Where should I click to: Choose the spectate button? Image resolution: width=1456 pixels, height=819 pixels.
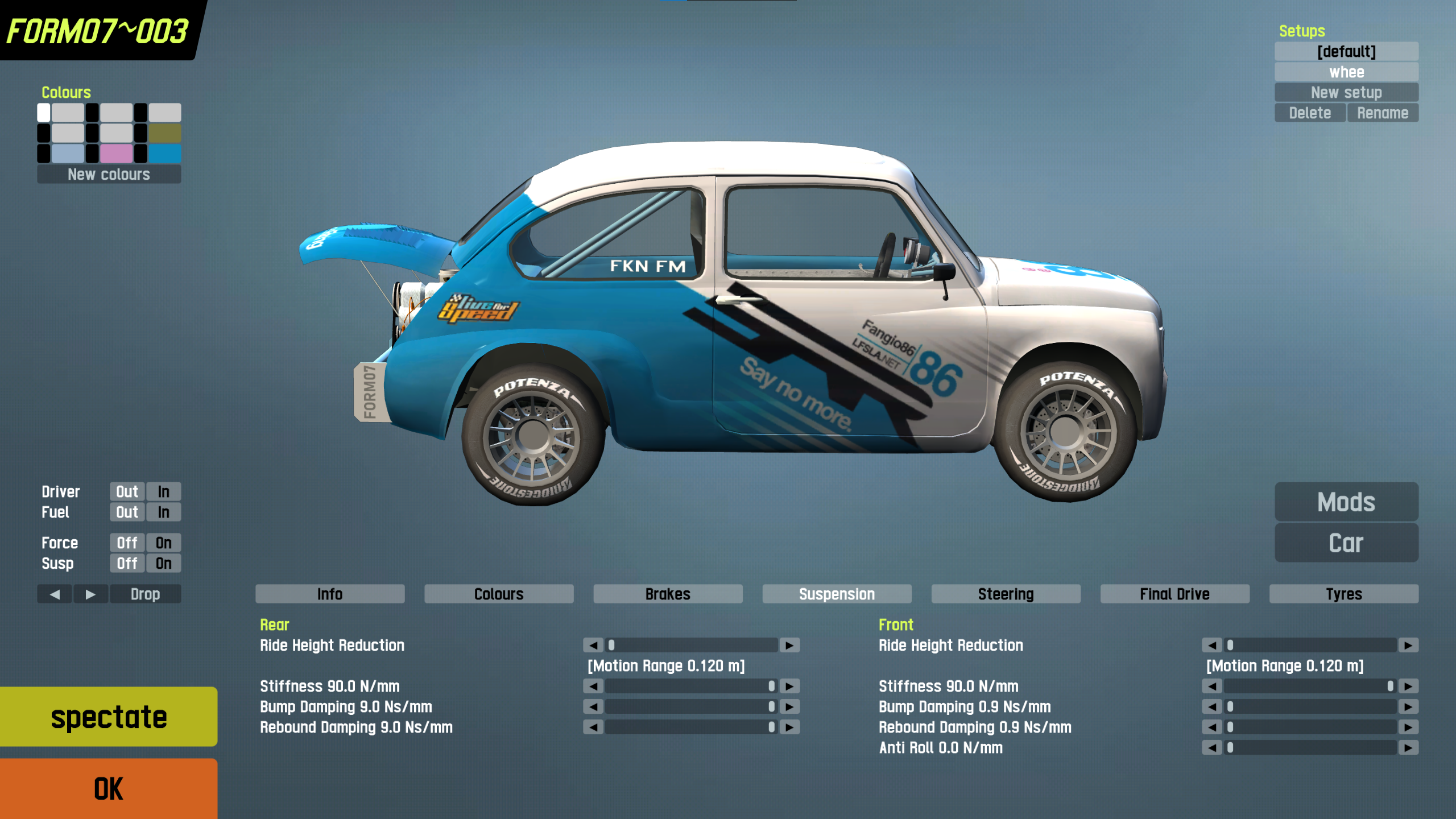pos(108,717)
